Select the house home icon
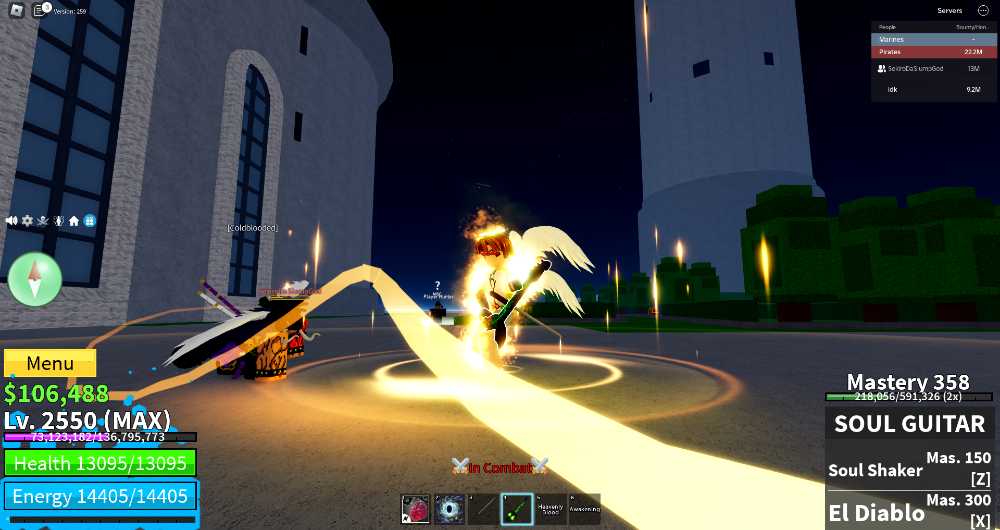 [74, 220]
